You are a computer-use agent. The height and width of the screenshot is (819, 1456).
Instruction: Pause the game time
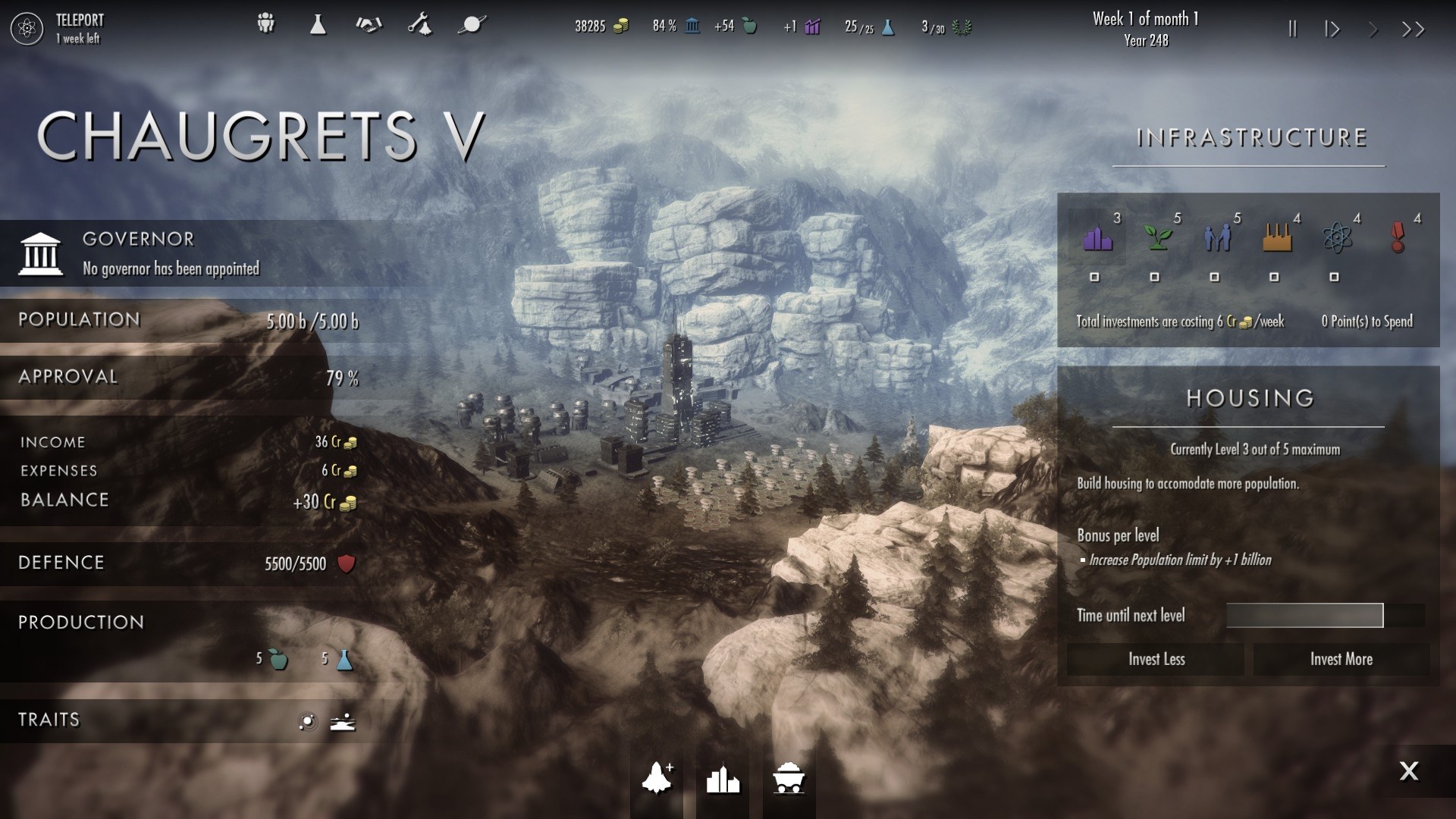pos(1292,29)
